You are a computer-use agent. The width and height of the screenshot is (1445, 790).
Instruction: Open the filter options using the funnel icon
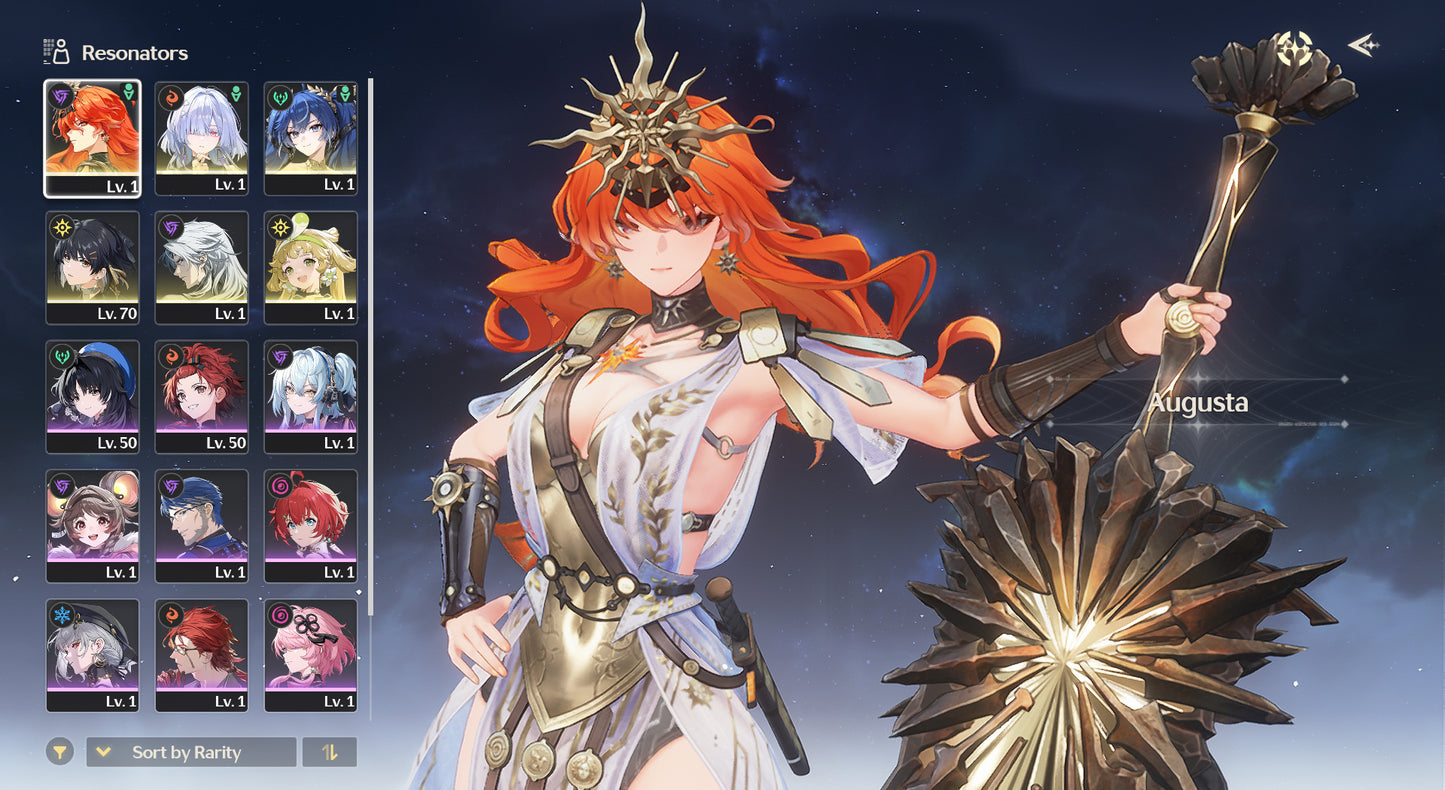coord(60,751)
